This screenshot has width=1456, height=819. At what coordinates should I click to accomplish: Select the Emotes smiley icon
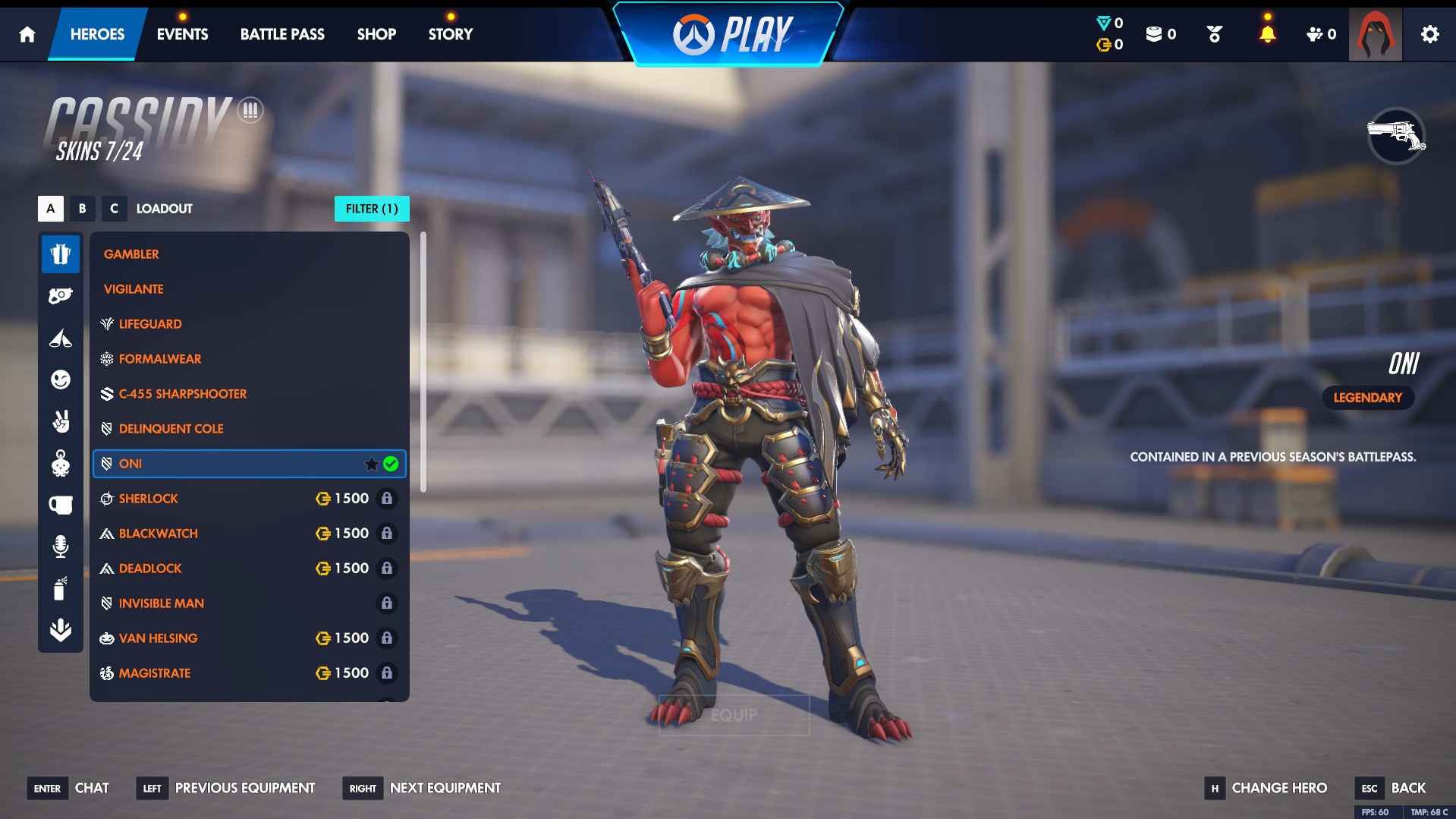click(x=61, y=380)
